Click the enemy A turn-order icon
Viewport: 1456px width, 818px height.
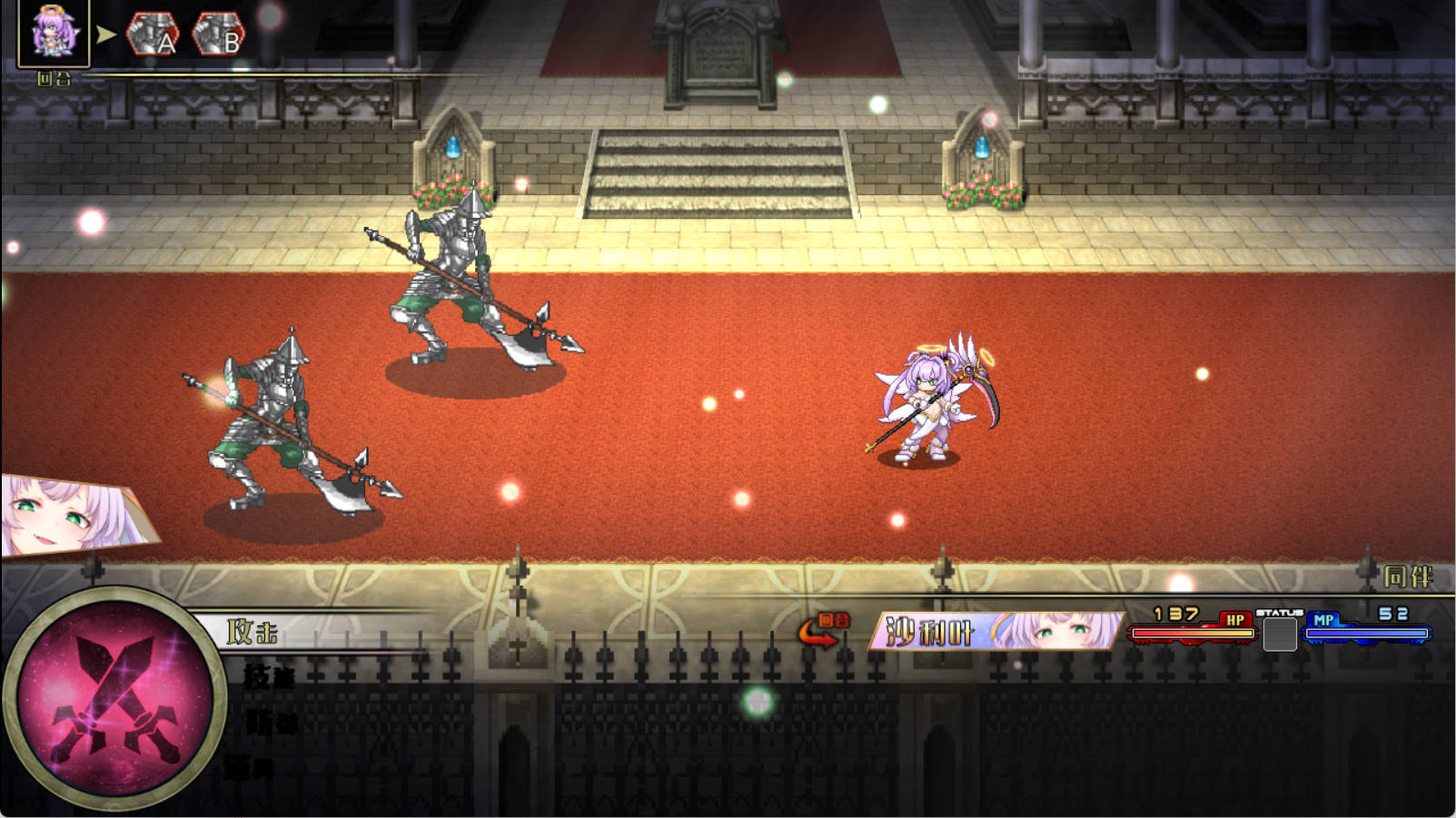[153, 34]
